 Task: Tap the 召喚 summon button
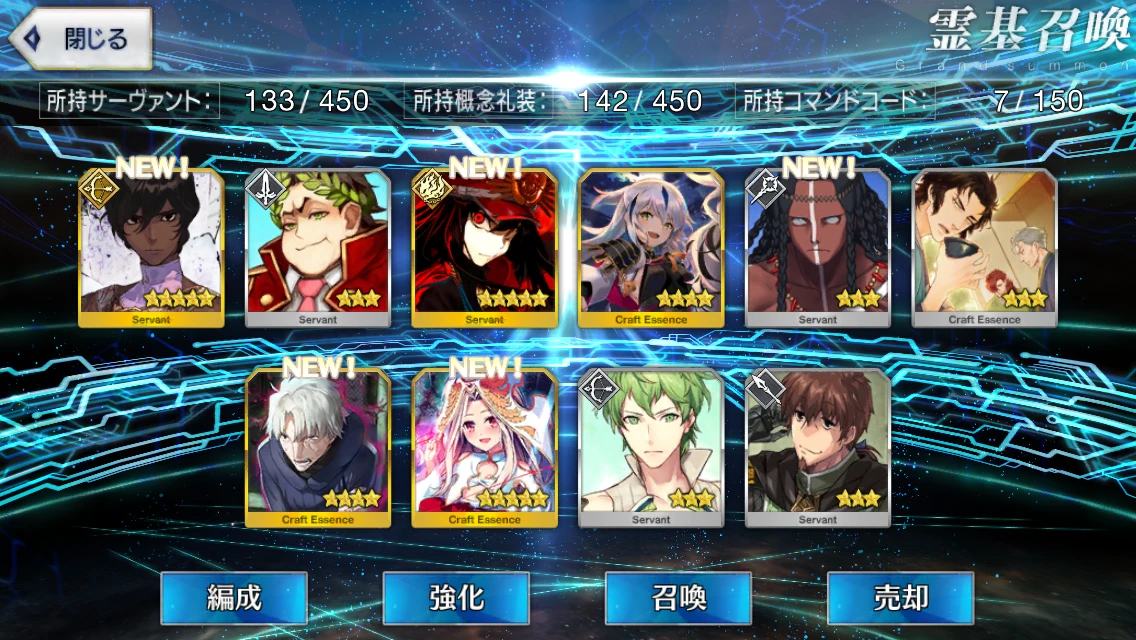coord(678,598)
